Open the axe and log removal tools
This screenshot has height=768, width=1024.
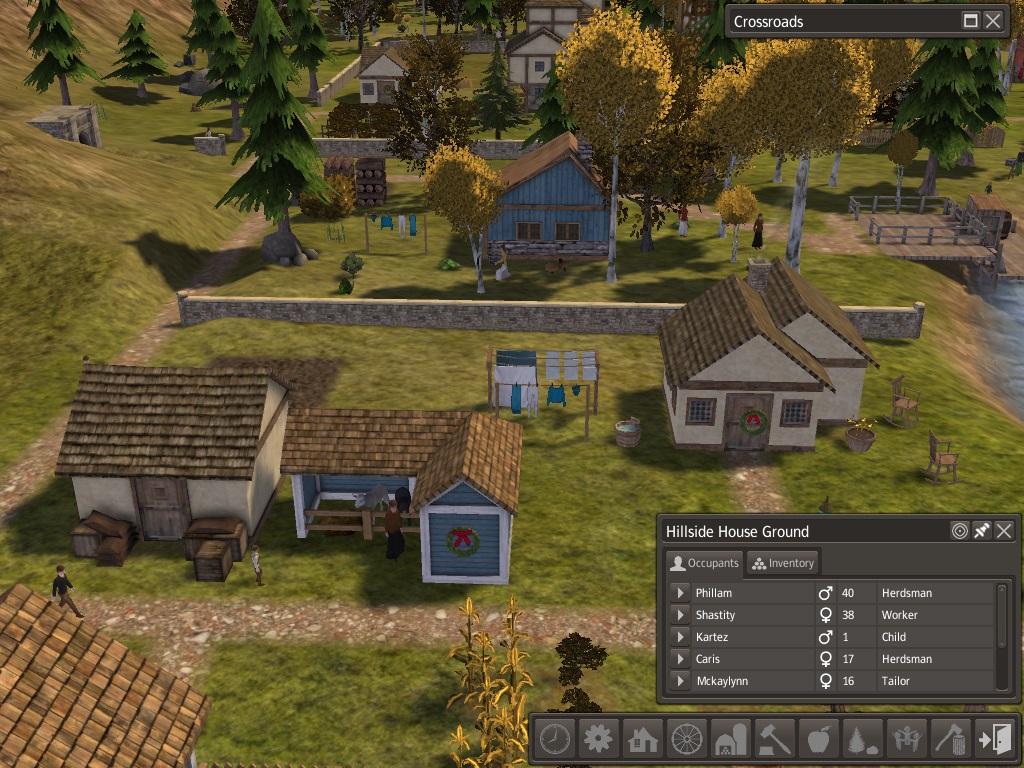(950, 739)
